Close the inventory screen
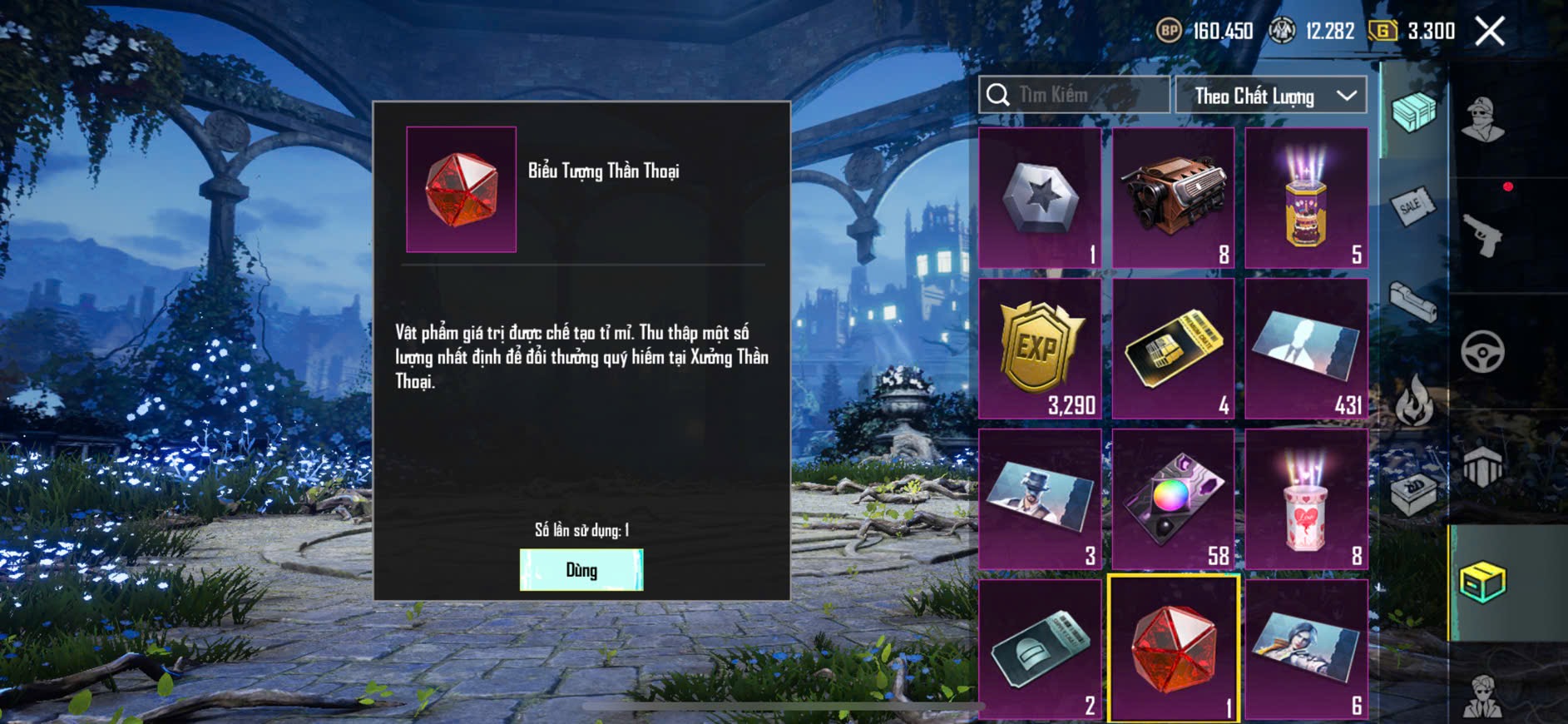Viewport: 1568px width, 724px height. 1489,32
